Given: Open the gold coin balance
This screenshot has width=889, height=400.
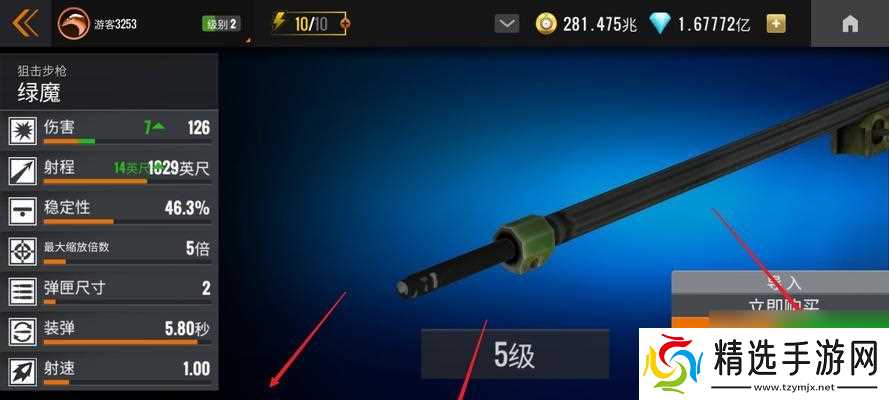Looking at the screenshot, I should click(585, 24).
